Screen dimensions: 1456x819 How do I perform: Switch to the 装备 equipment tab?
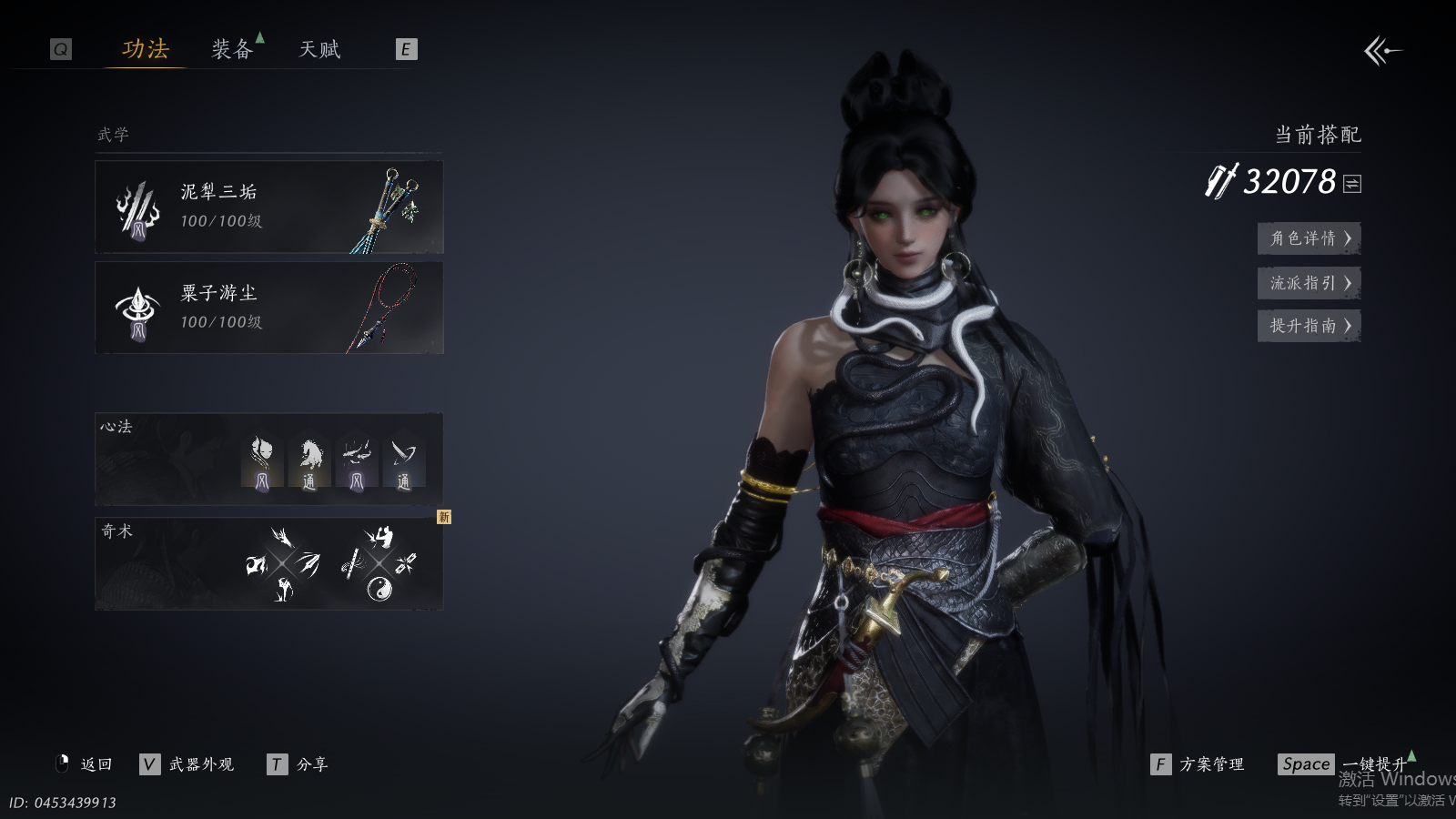click(232, 49)
